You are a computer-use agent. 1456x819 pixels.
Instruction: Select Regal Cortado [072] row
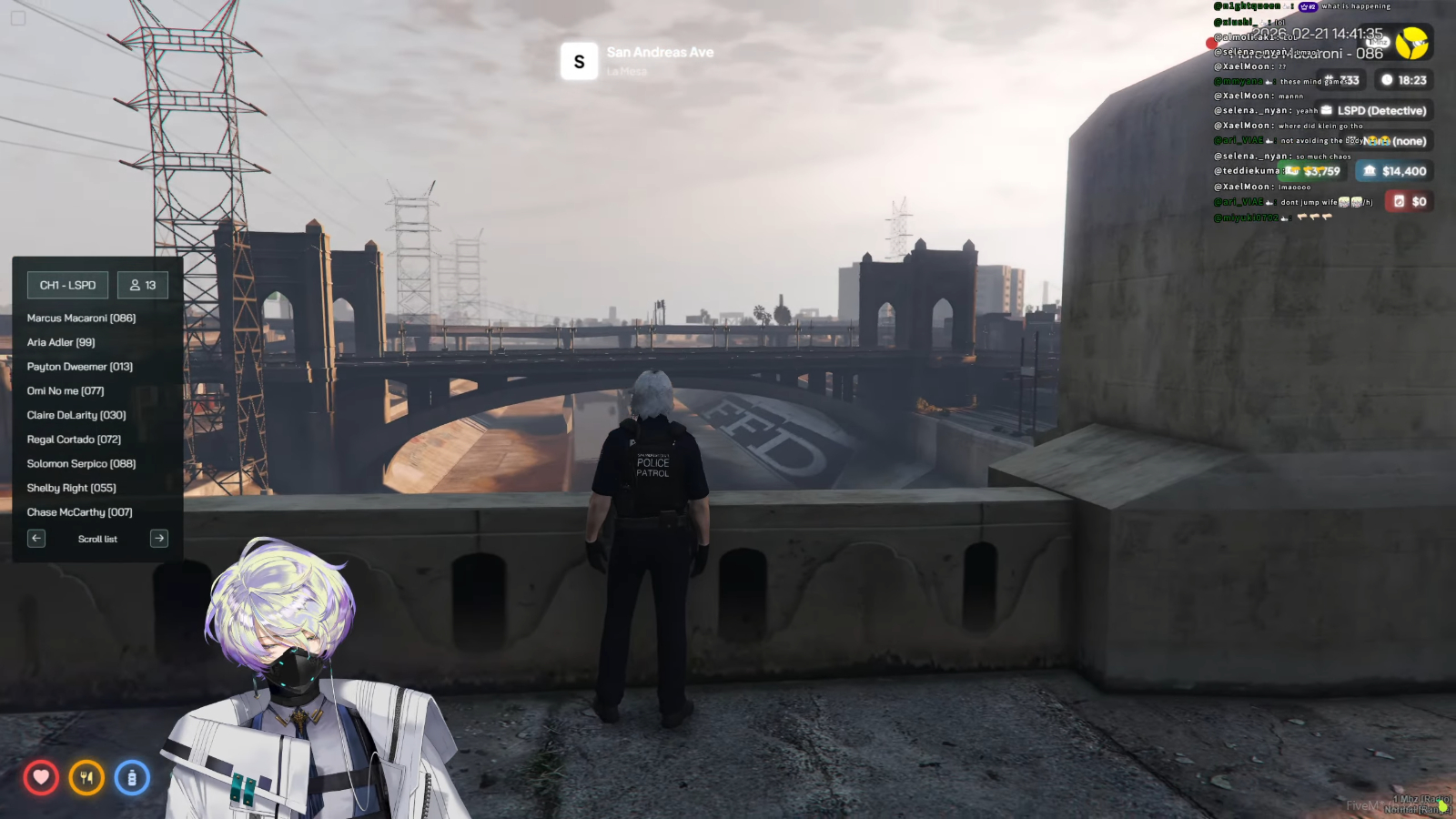point(74,440)
